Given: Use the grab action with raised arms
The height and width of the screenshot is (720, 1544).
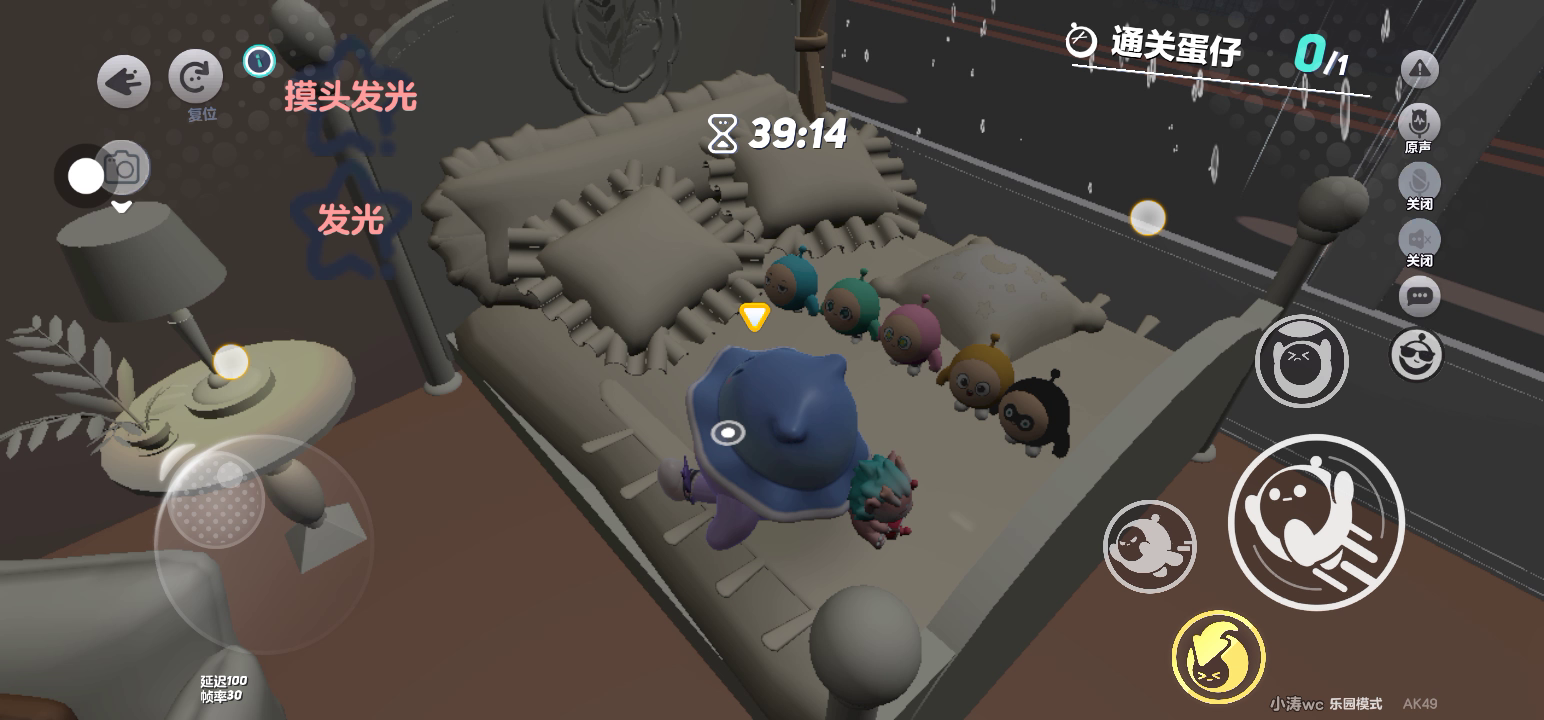Looking at the screenshot, I should coord(1301,361).
